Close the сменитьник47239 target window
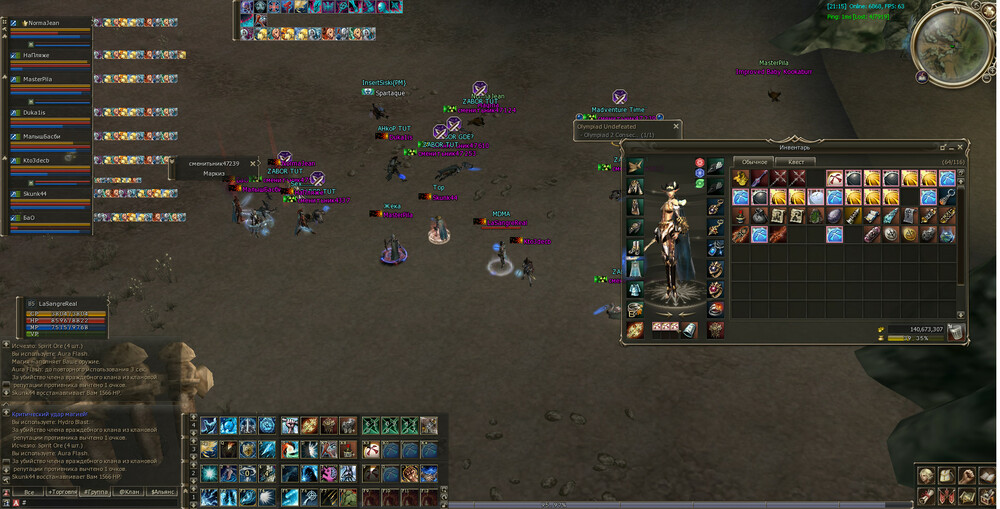Screen dimensions: 1000x509 point(252,163)
